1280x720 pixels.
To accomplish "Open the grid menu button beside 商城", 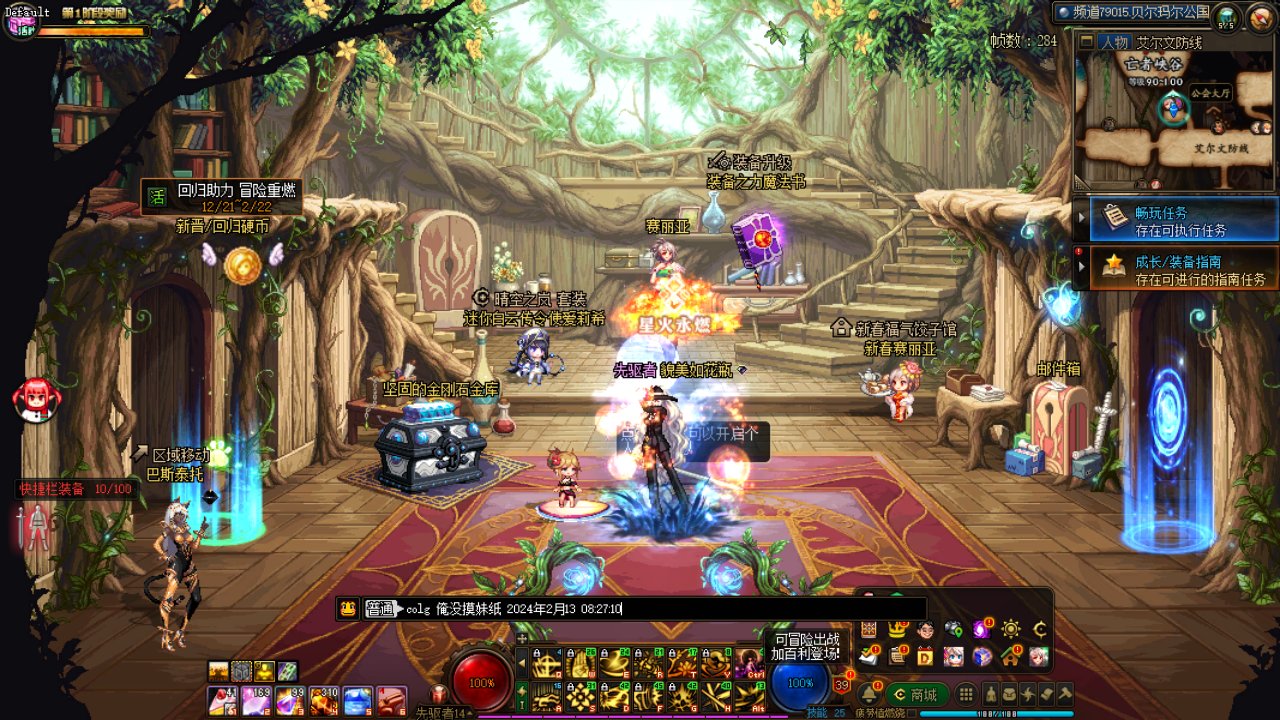I will [966, 694].
